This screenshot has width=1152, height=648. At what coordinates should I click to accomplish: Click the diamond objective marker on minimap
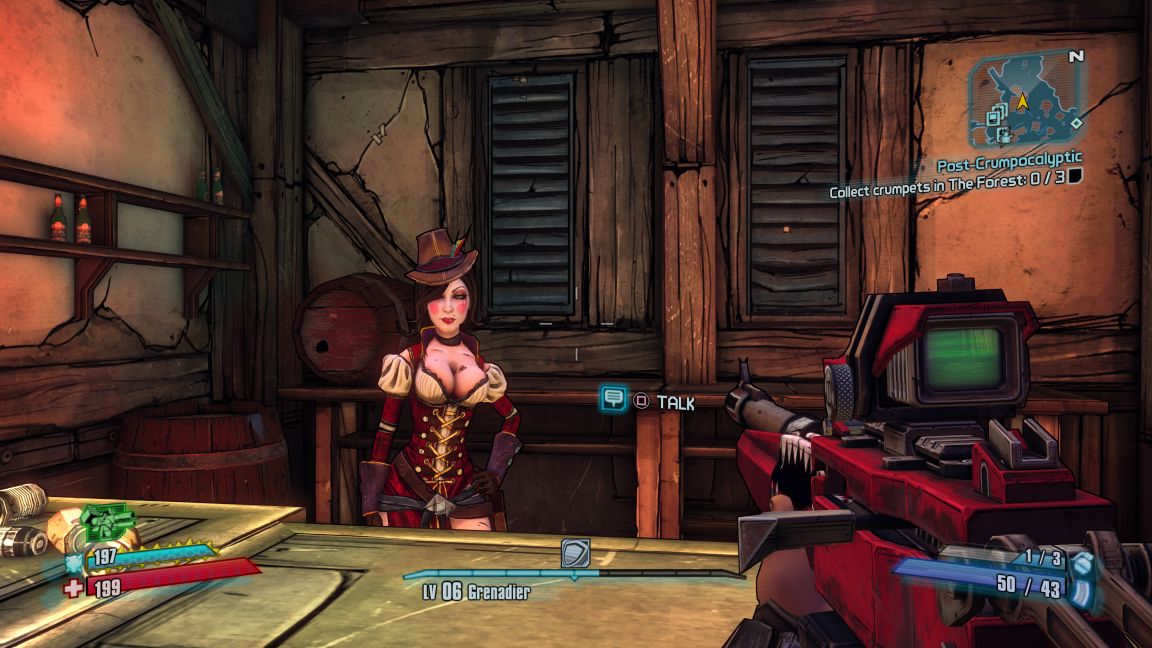point(1076,123)
